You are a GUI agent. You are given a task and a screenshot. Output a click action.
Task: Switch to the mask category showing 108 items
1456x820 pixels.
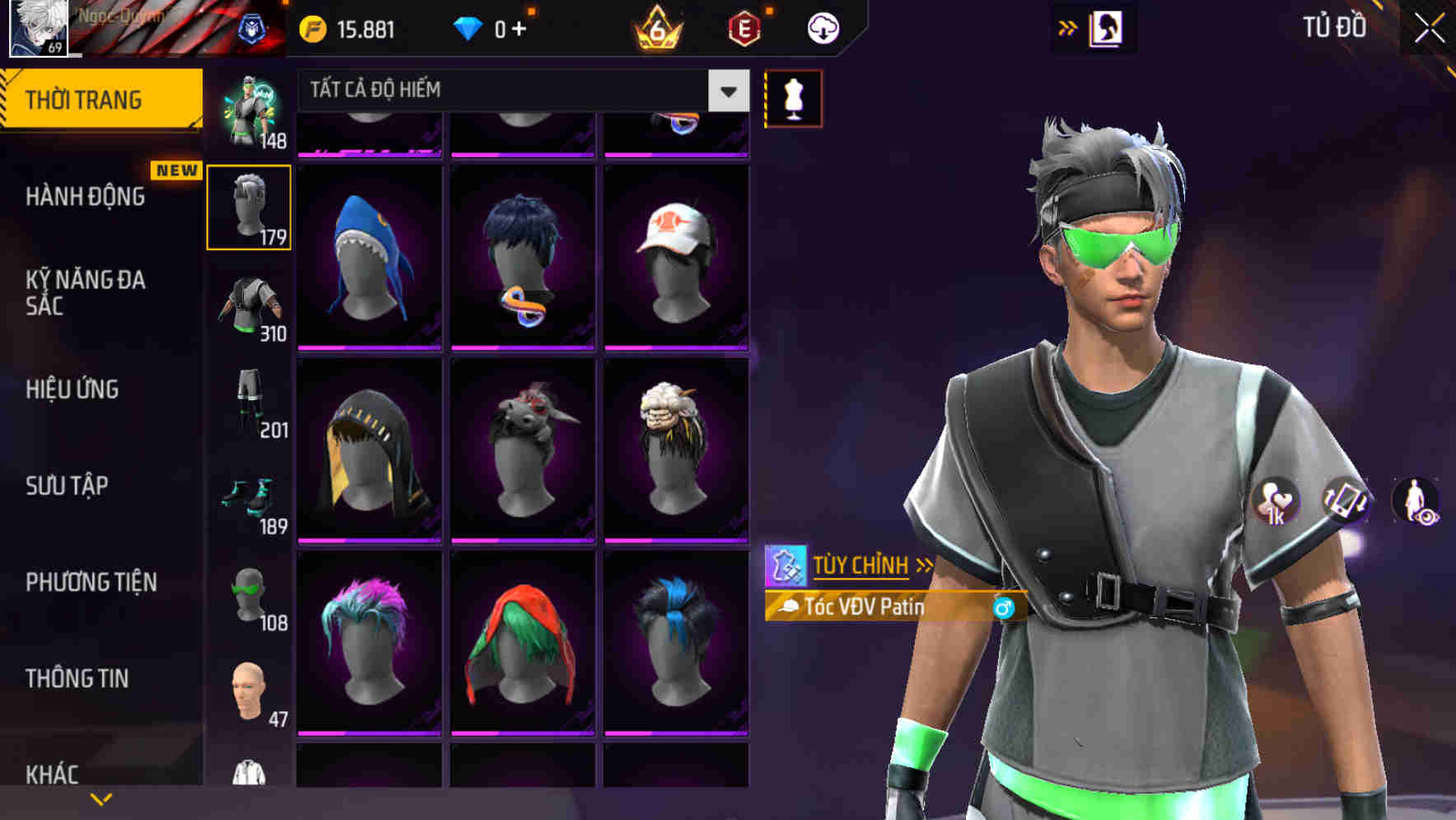pyautogui.click(x=250, y=593)
